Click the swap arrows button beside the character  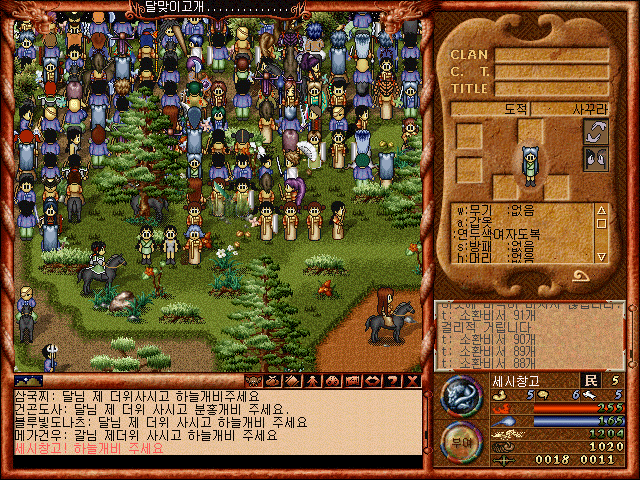[595, 132]
